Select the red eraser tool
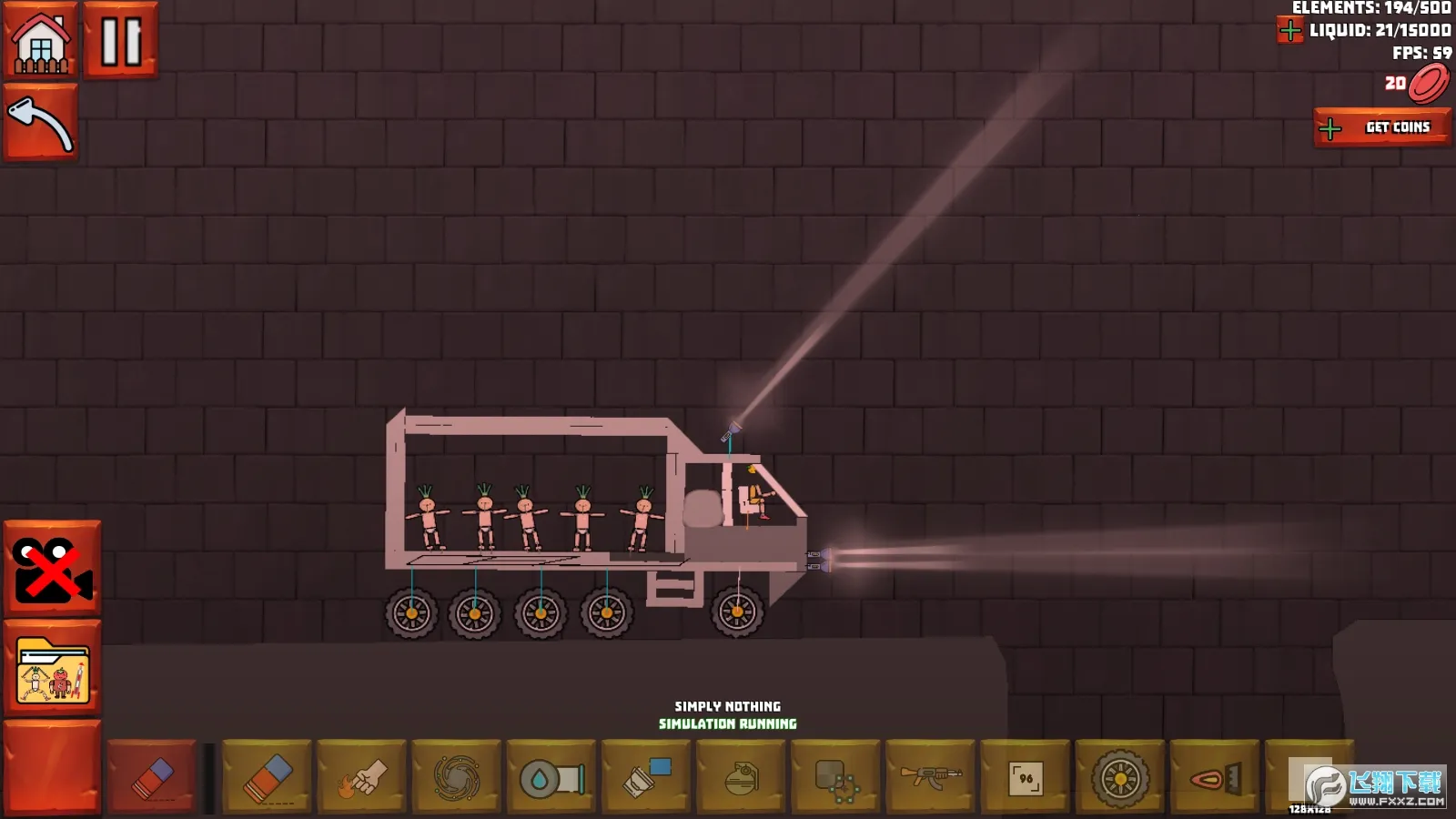 coord(152,778)
